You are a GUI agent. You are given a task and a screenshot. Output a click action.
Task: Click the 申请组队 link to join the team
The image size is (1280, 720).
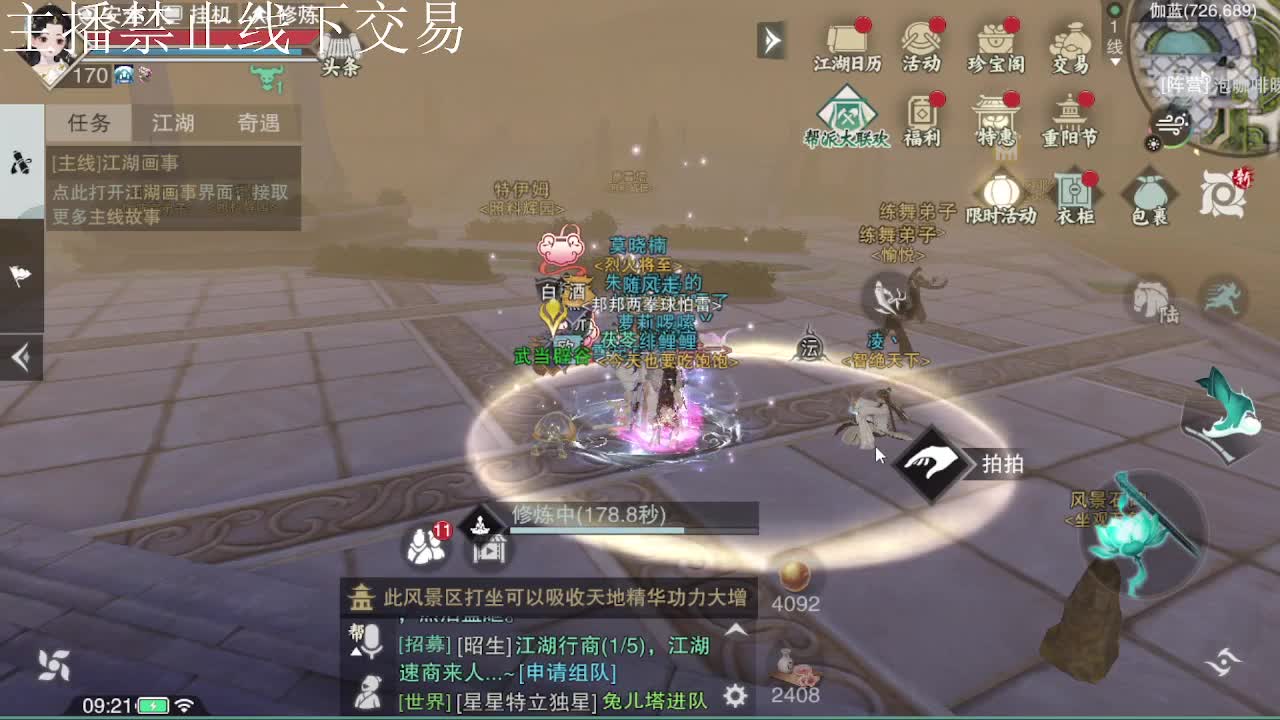567,672
